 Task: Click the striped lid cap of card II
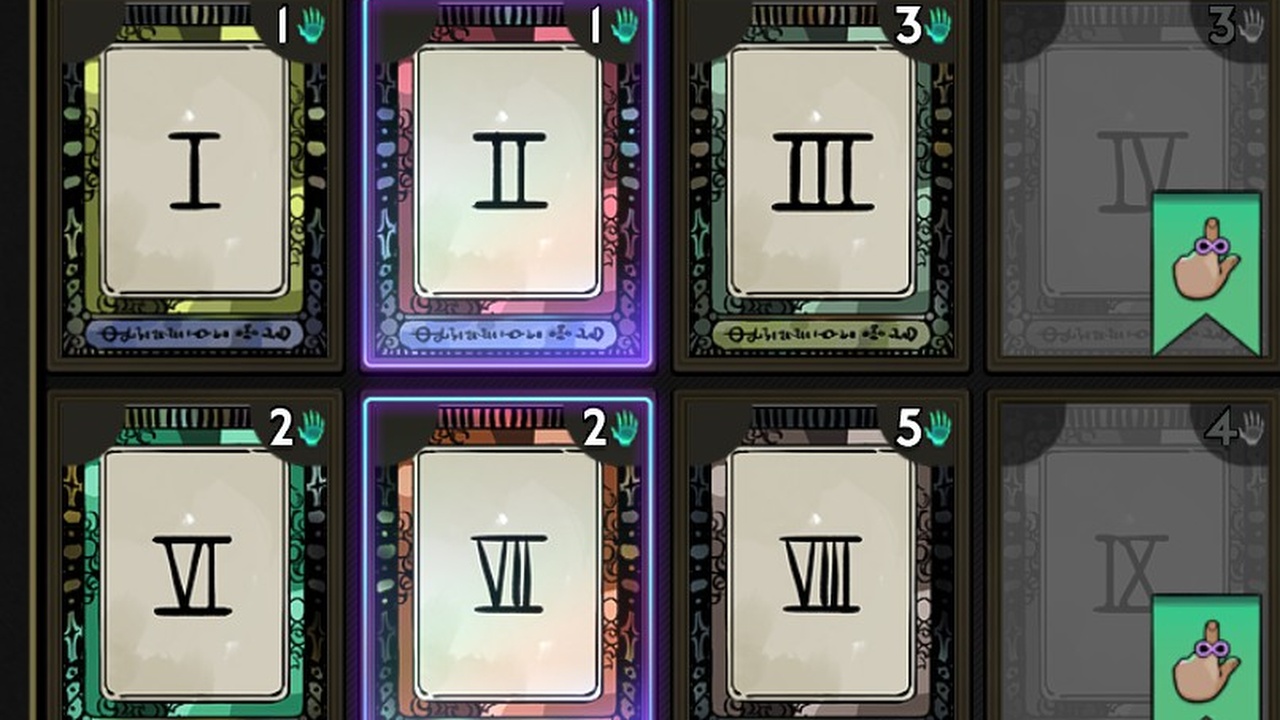[500, 14]
